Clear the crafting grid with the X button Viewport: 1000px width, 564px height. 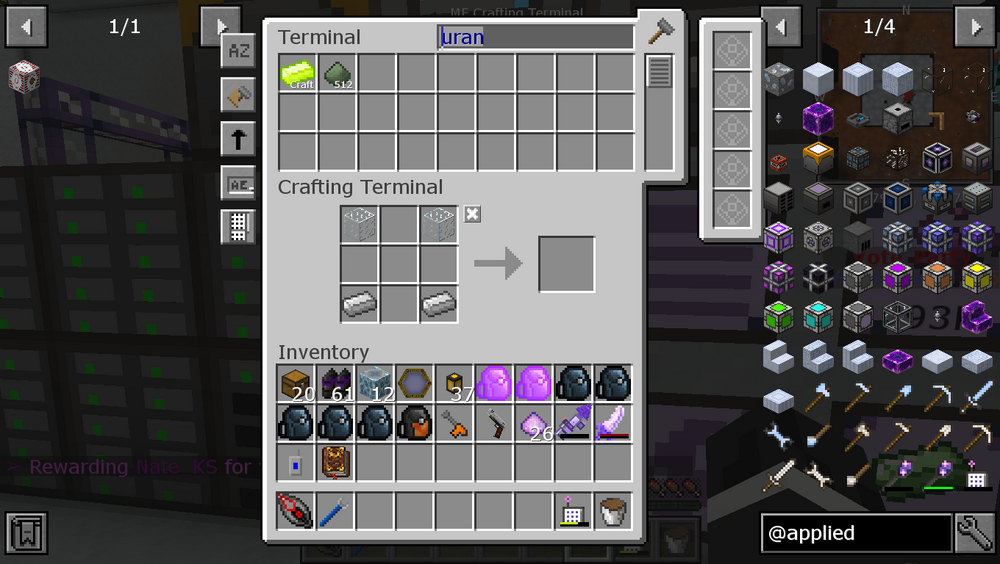click(x=473, y=214)
